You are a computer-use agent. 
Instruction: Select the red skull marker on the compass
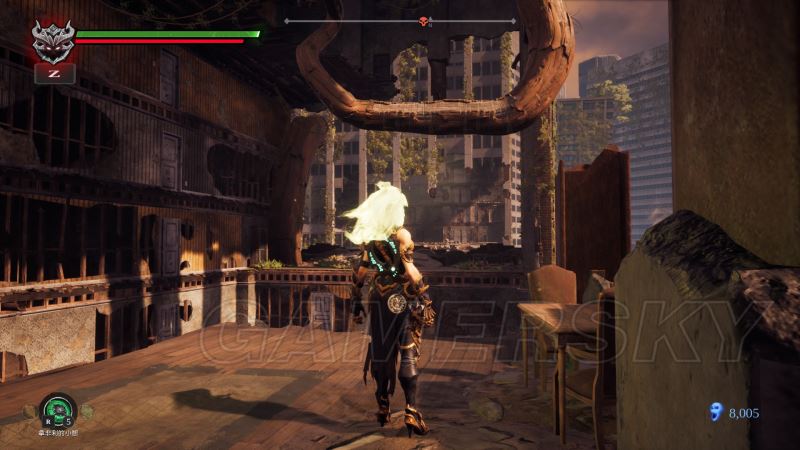[x=422, y=21]
